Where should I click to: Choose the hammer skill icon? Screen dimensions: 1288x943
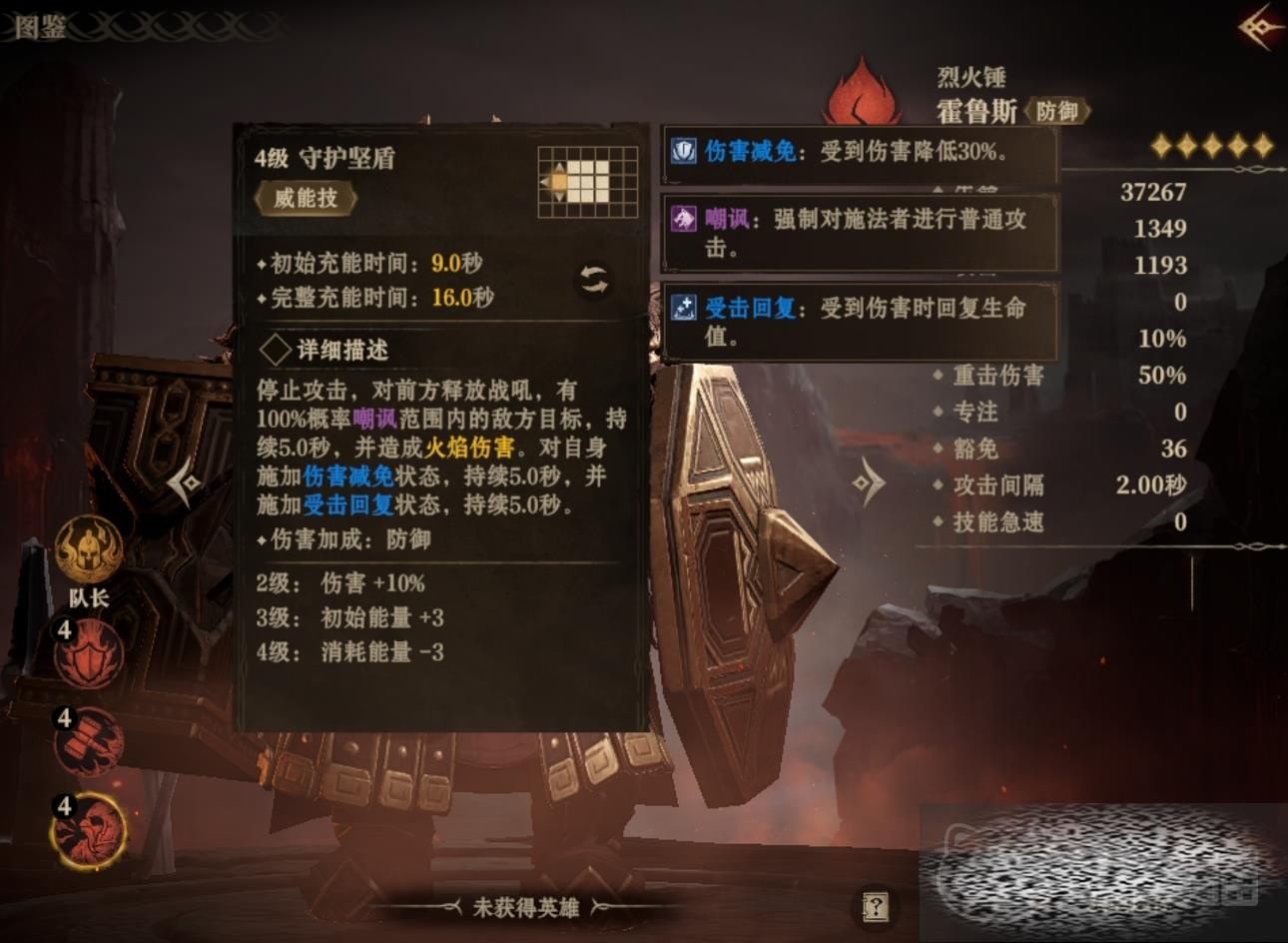point(89,742)
